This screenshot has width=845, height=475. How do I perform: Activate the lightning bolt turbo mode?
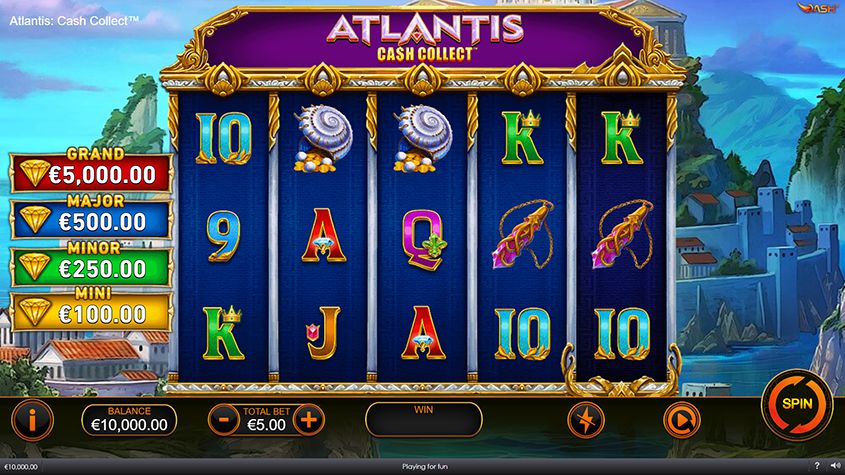tap(586, 420)
